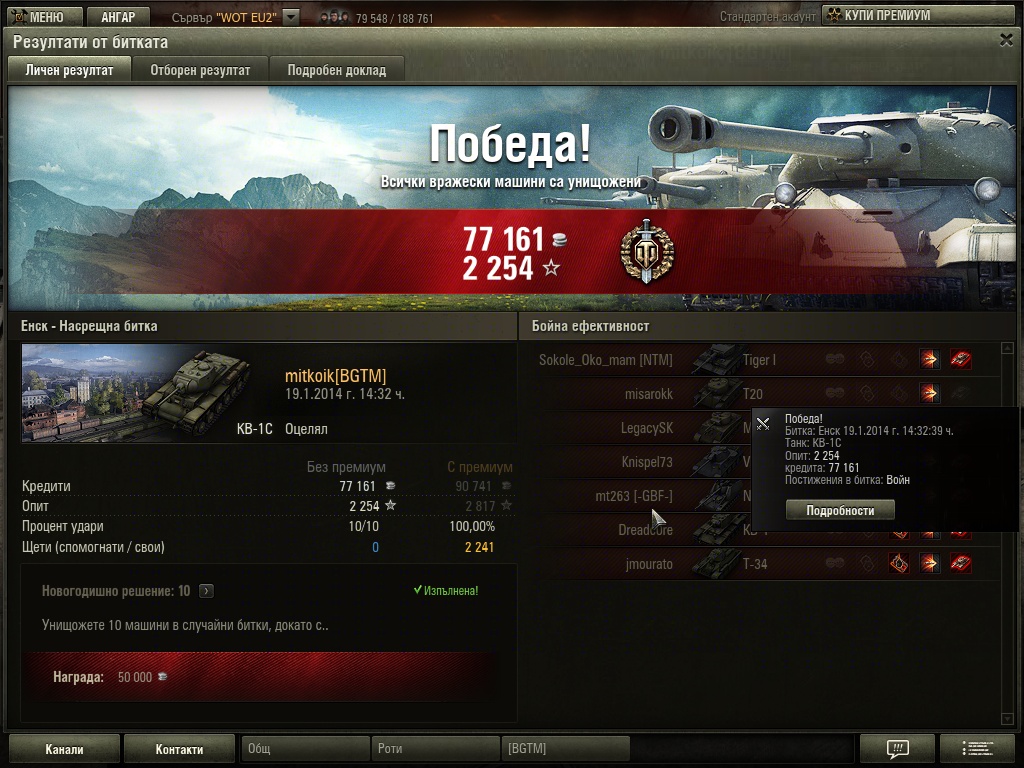The width and height of the screenshot is (1024, 768).
Task: Switch to the Общ chat tab
Action: [305, 749]
